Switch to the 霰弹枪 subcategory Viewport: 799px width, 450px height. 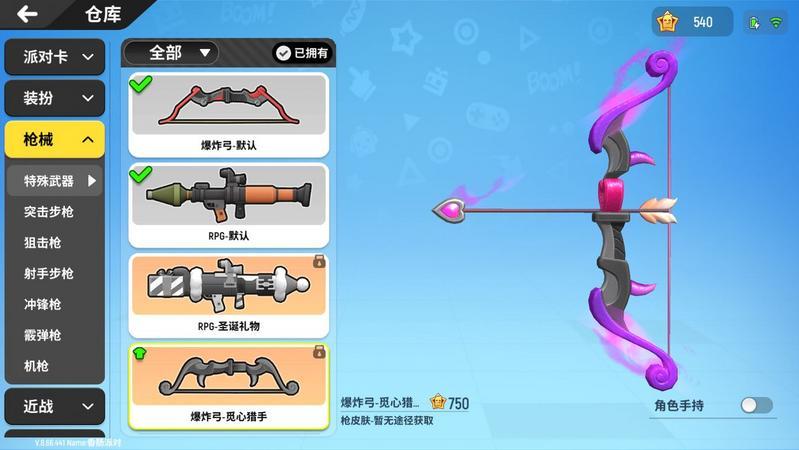(43, 336)
